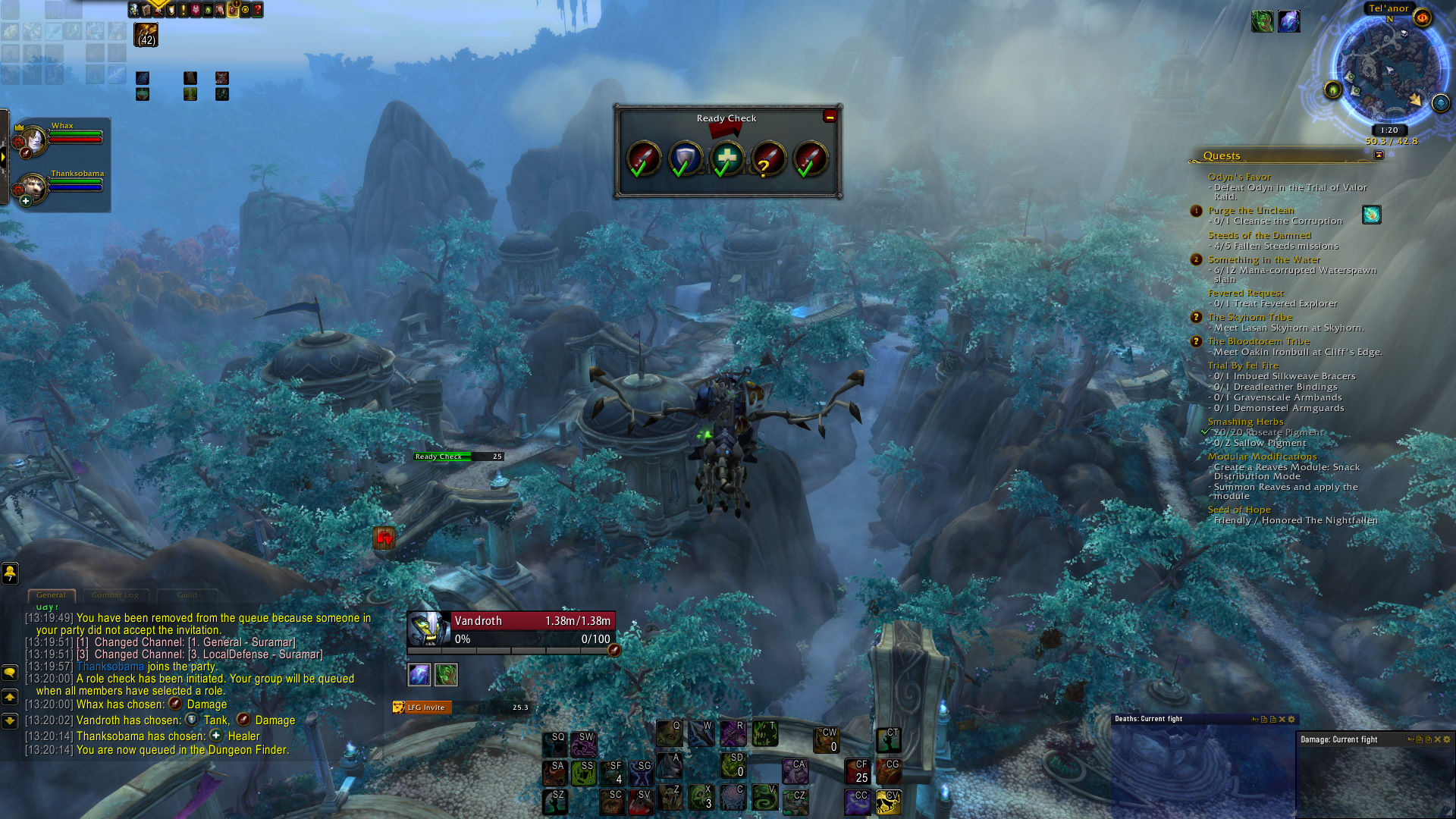Select Thanksobama's party frame
Image resolution: width=1456 pixels, height=819 pixels.
tap(59, 187)
